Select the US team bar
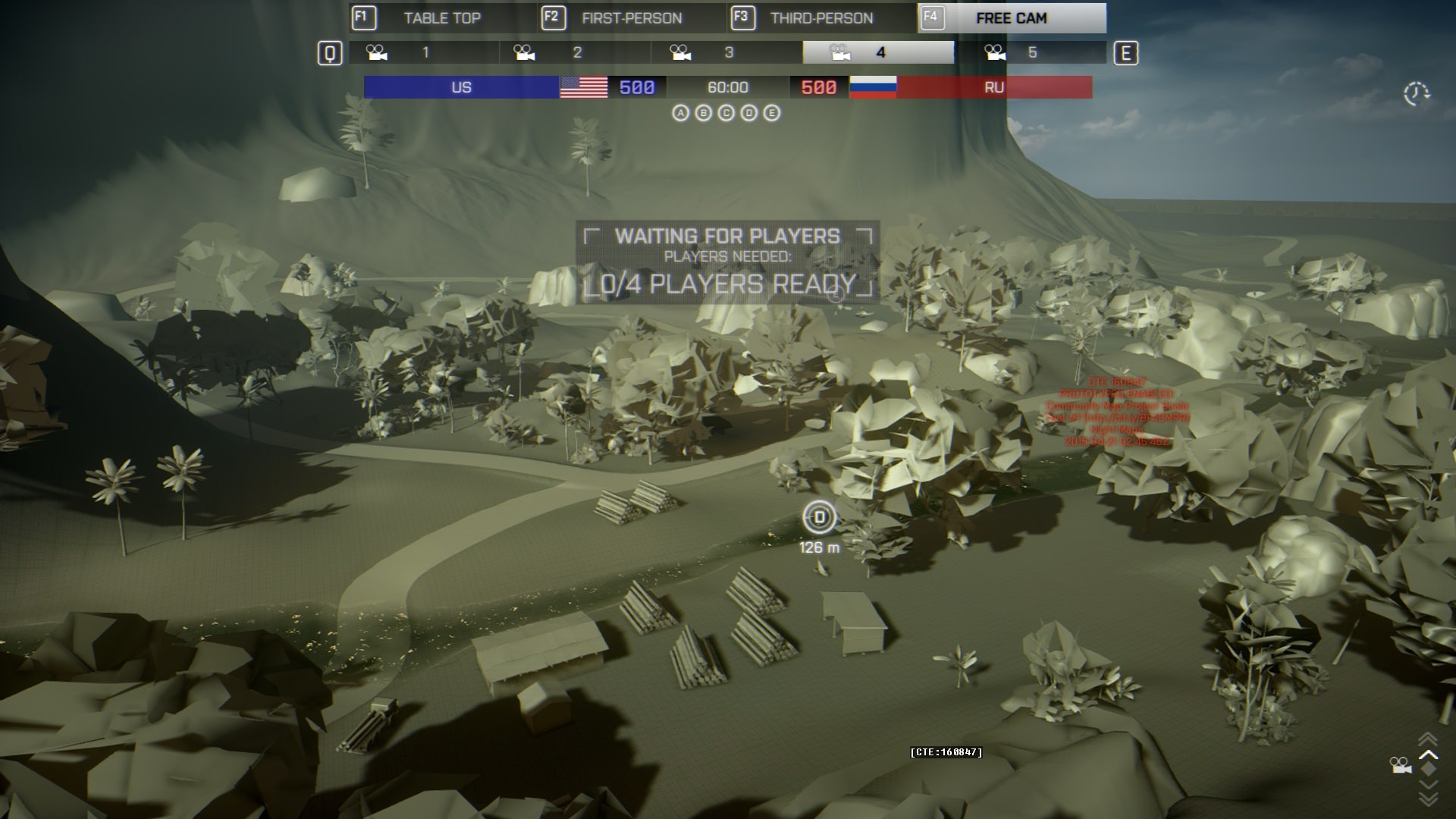 pos(461,87)
